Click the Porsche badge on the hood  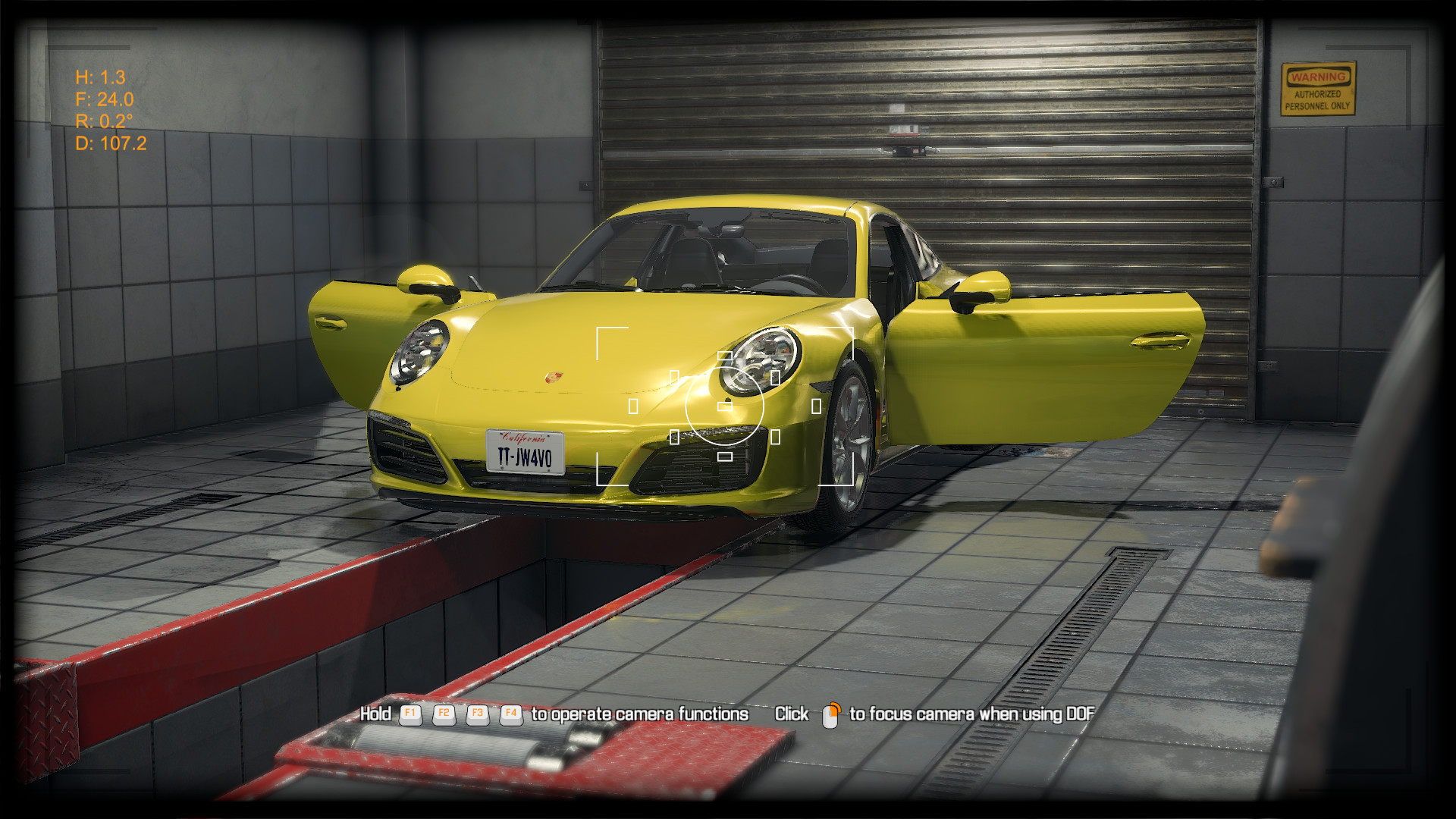(x=553, y=378)
